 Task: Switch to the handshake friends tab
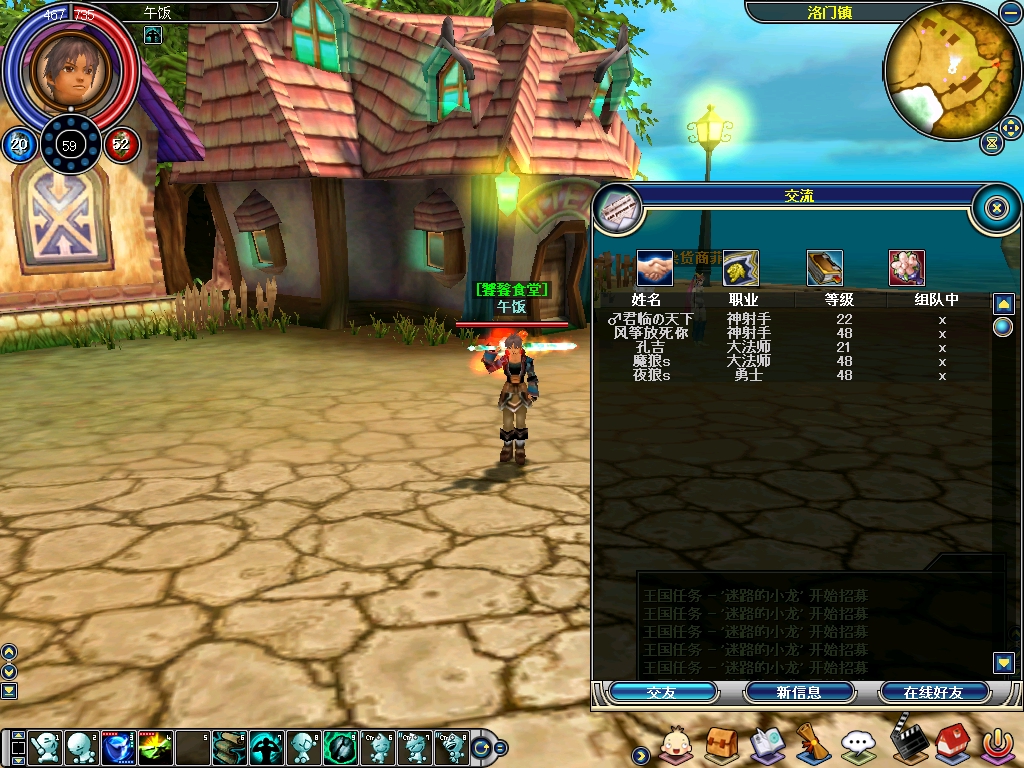pyautogui.click(x=655, y=268)
